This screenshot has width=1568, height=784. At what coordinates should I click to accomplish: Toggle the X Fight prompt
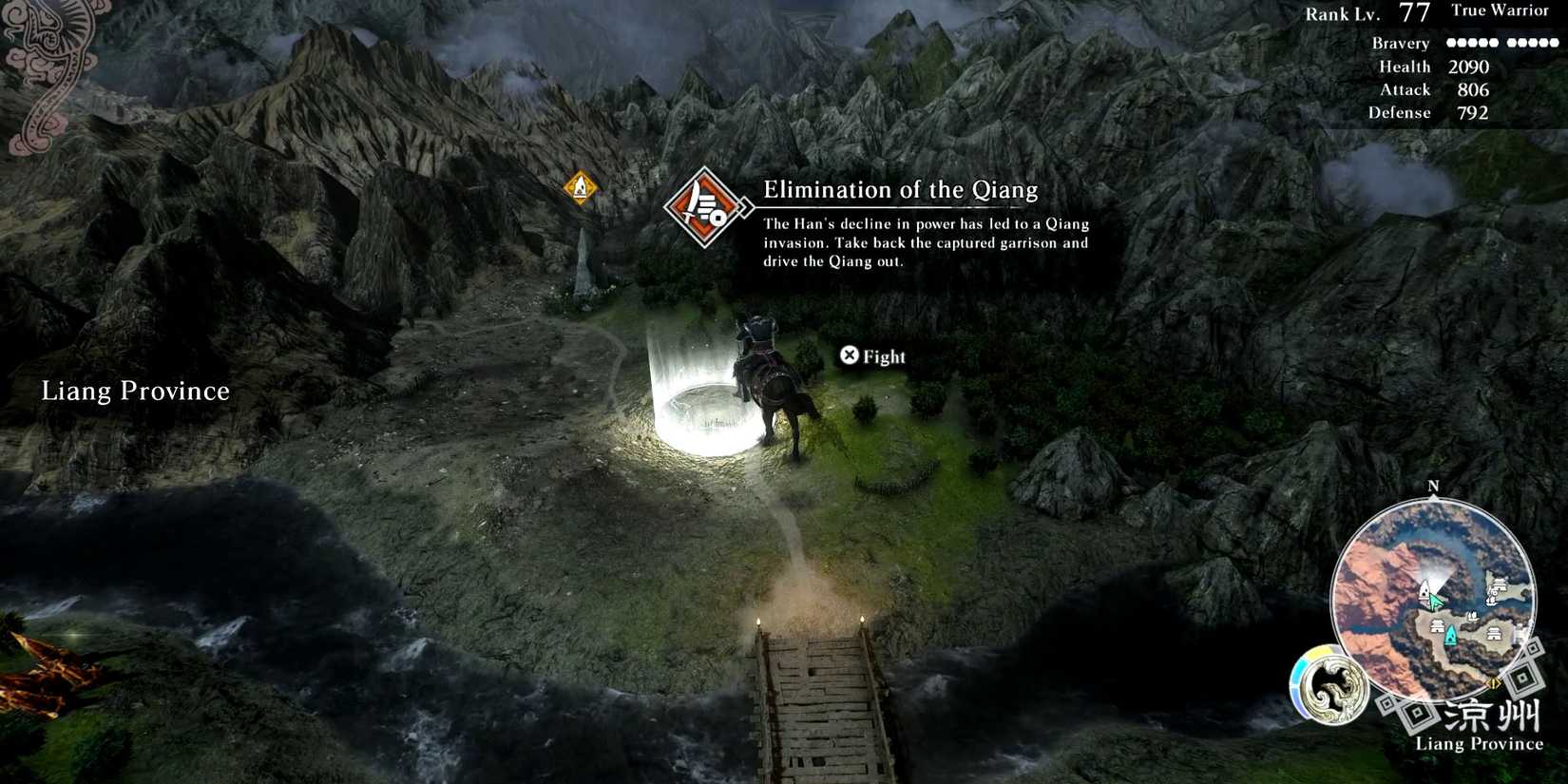872,355
